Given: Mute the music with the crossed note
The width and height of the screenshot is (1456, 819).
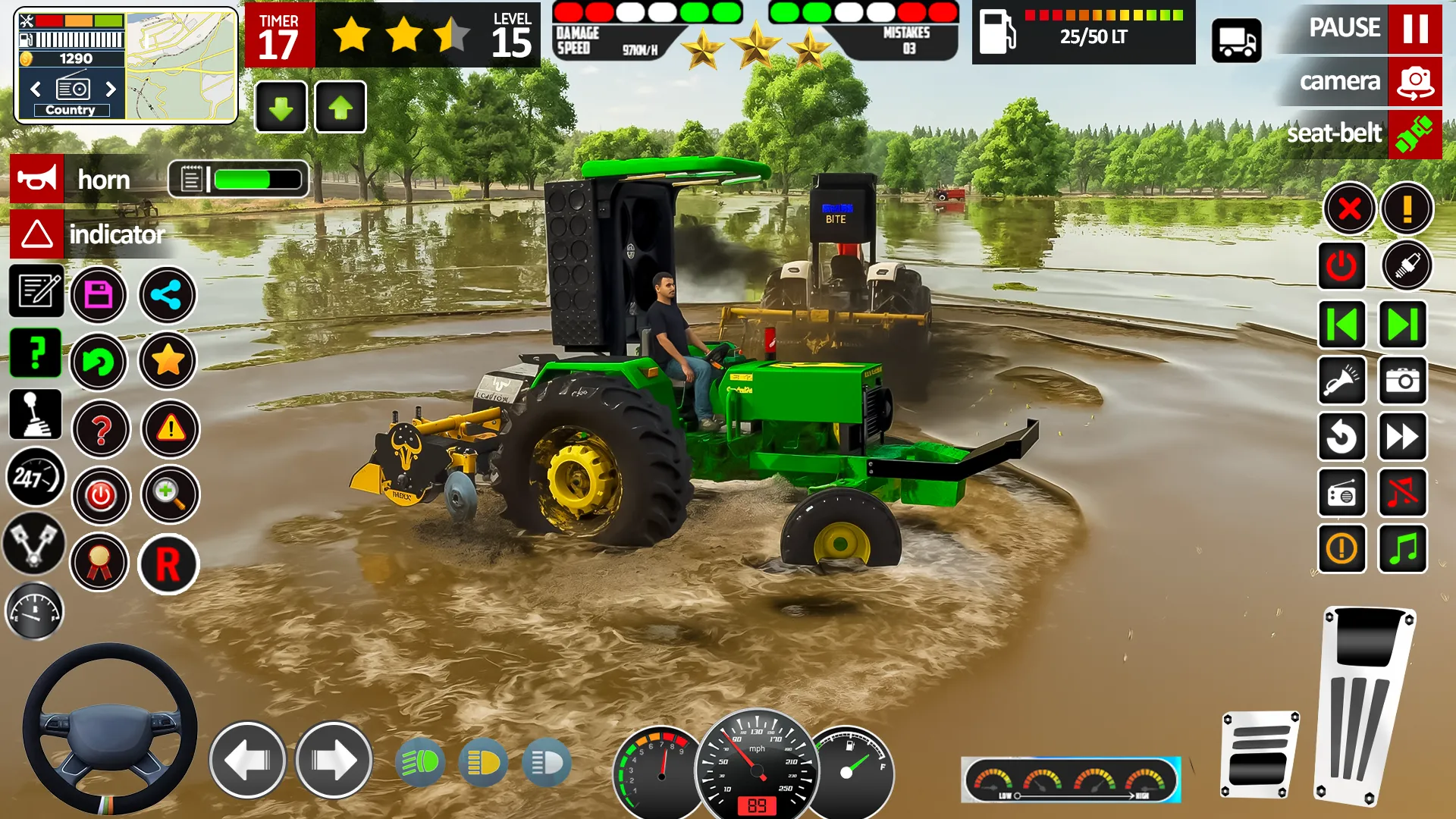Looking at the screenshot, I should click(x=1402, y=493).
